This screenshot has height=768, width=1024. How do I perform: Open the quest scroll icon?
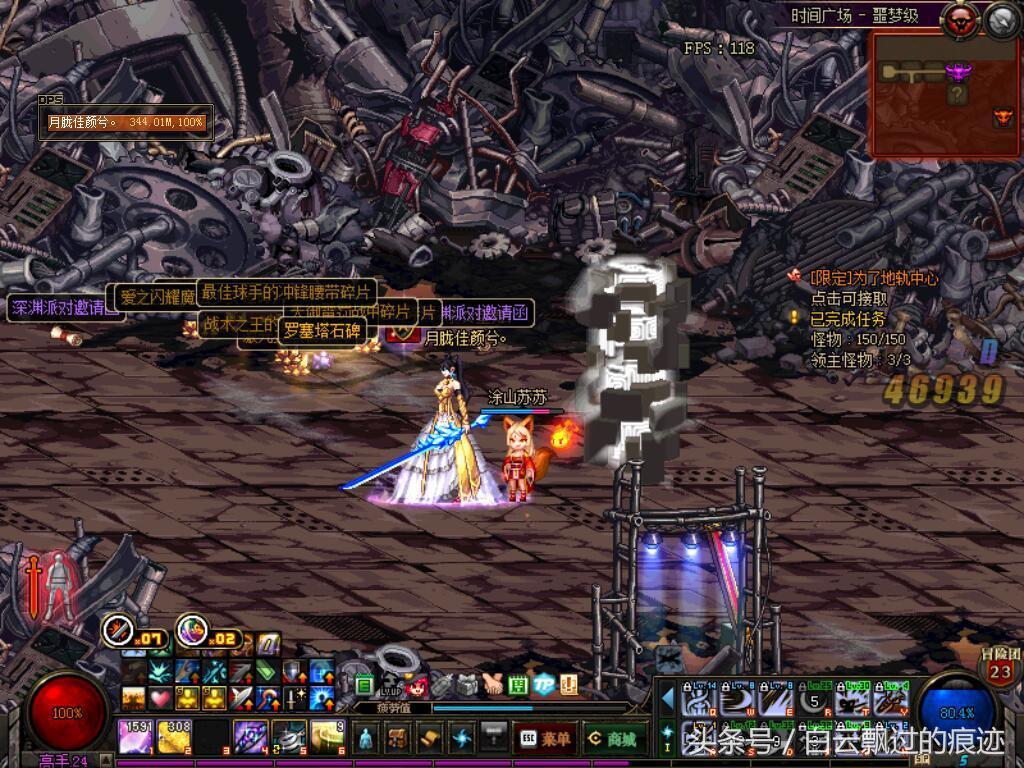(429, 739)
